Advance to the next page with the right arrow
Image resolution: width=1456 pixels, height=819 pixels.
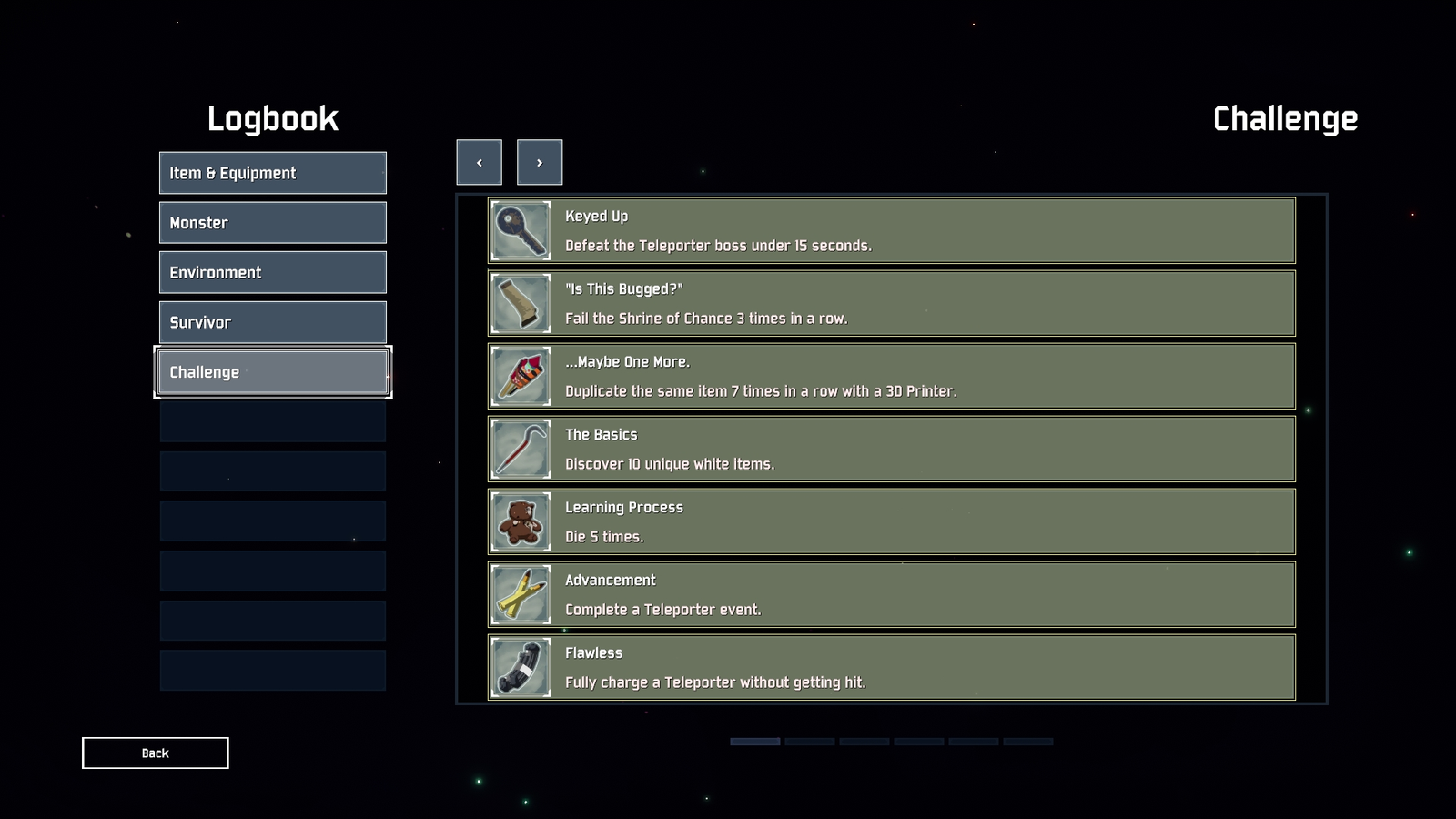click(540, 162)
